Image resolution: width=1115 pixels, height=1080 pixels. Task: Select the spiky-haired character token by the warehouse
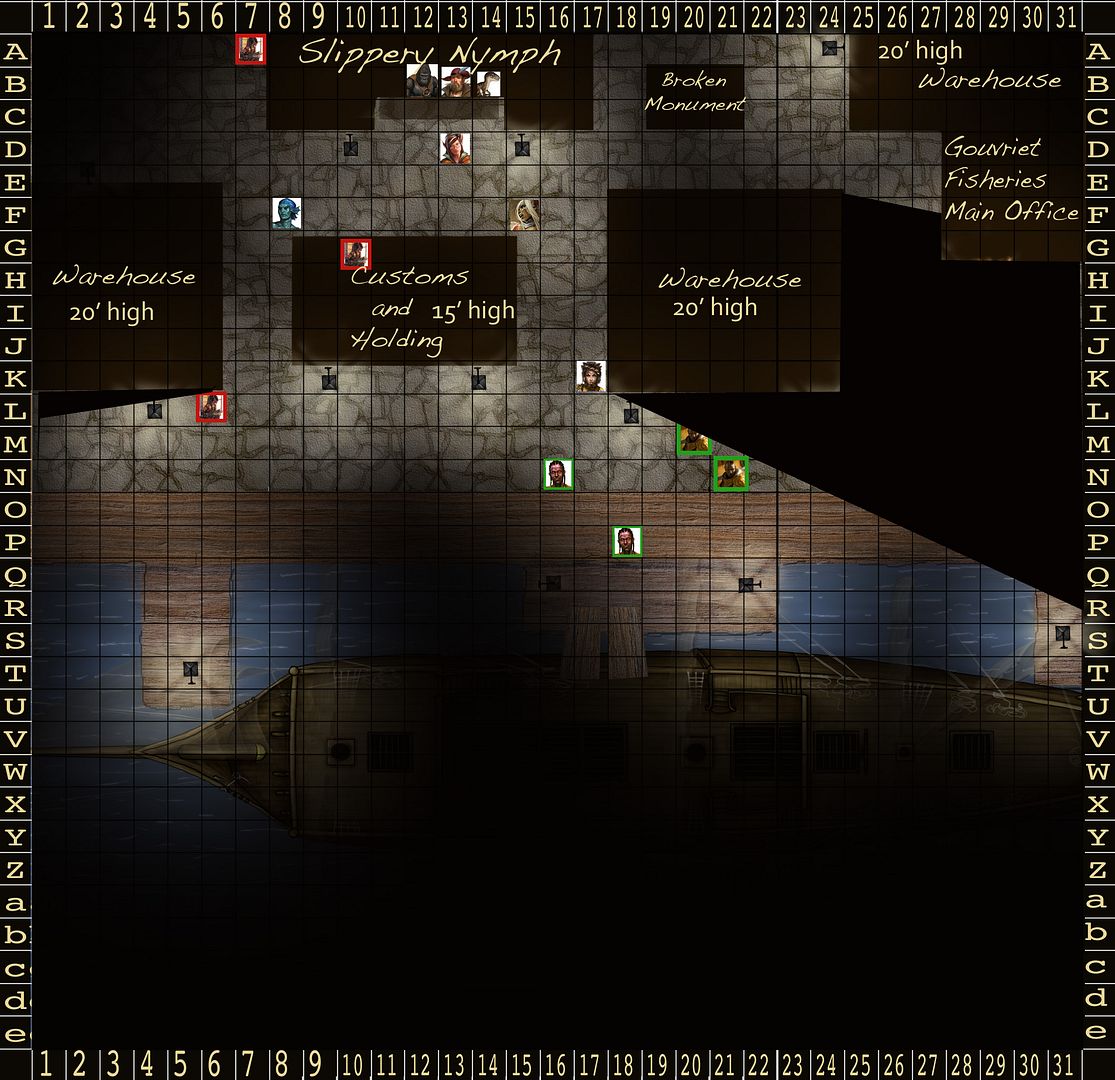click(x=591, y=376)
